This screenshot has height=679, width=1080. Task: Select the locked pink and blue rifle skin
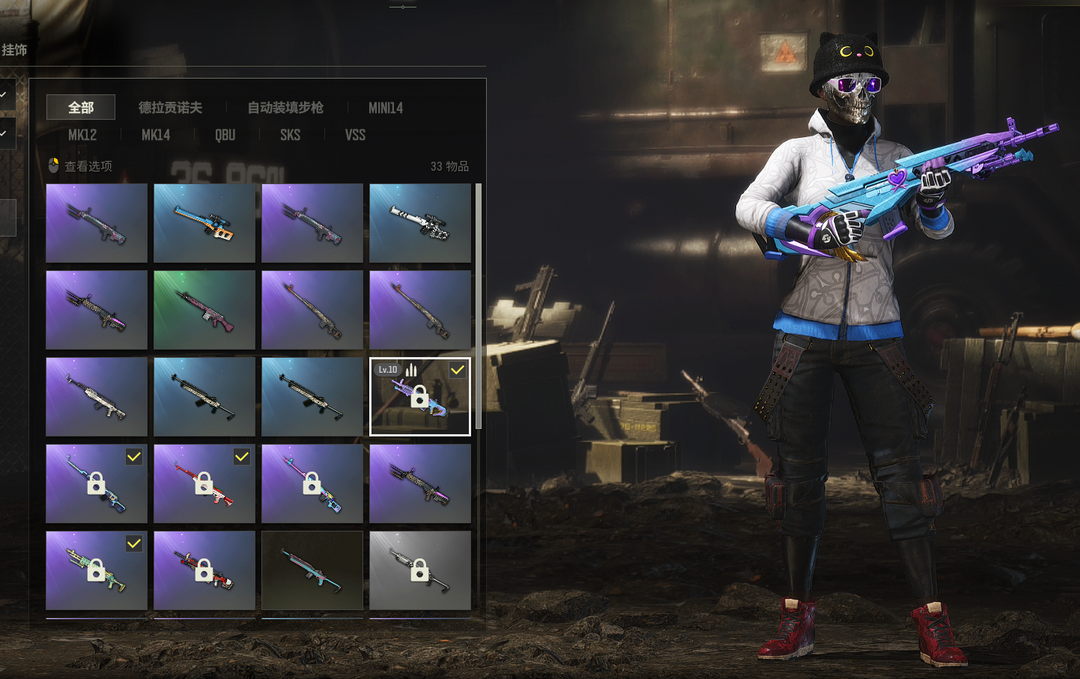[312, 483]
